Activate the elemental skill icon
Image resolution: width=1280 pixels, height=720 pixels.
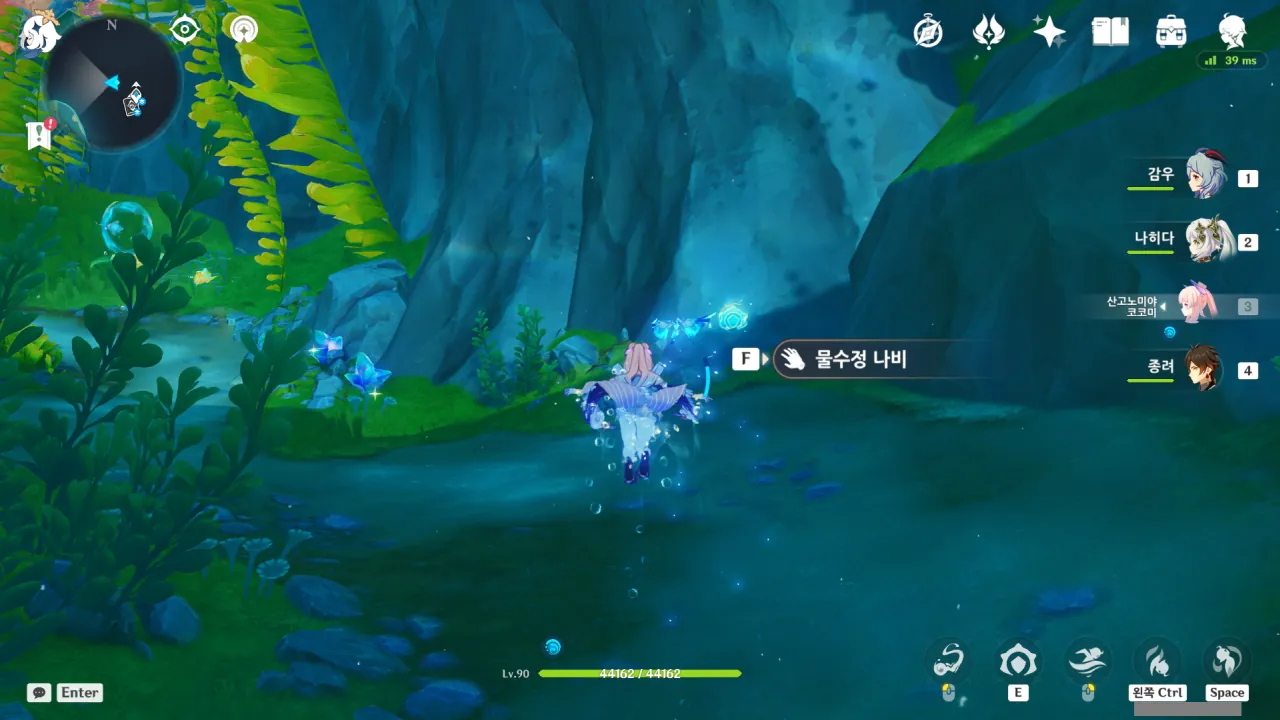(1018, 661)
